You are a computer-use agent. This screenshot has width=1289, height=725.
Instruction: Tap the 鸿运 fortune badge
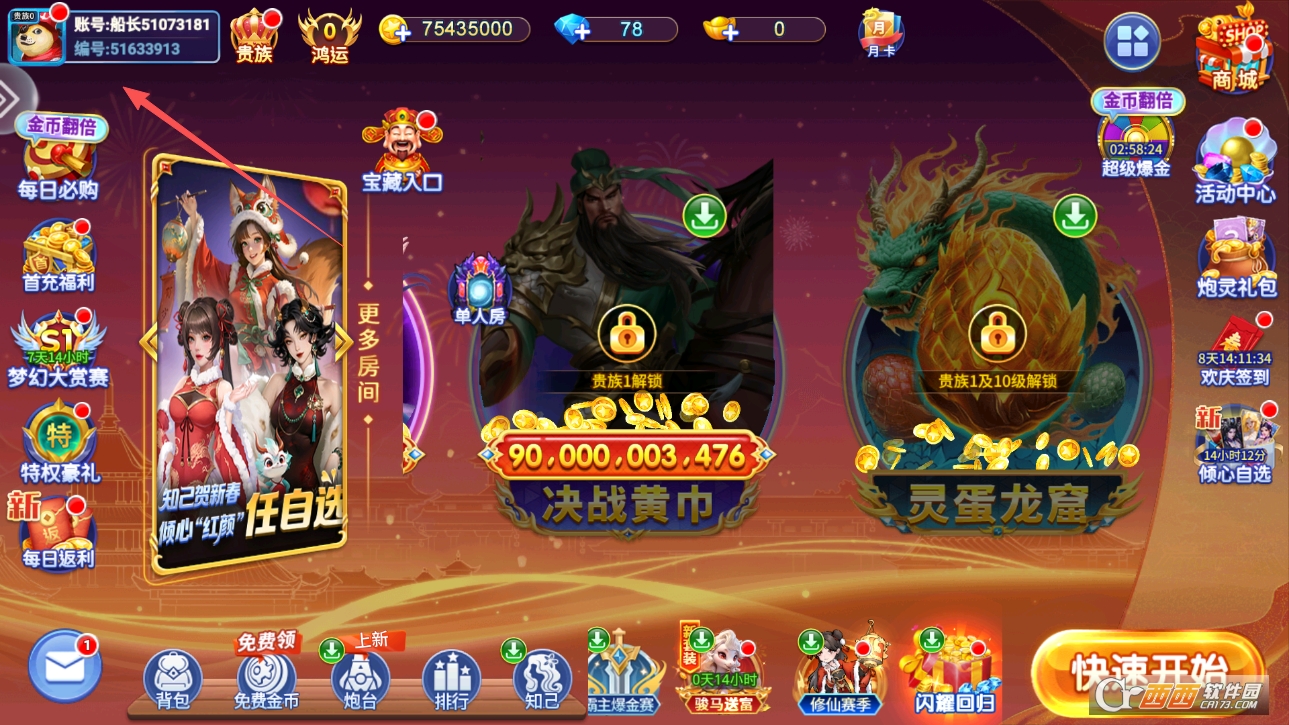click(329, 34)
